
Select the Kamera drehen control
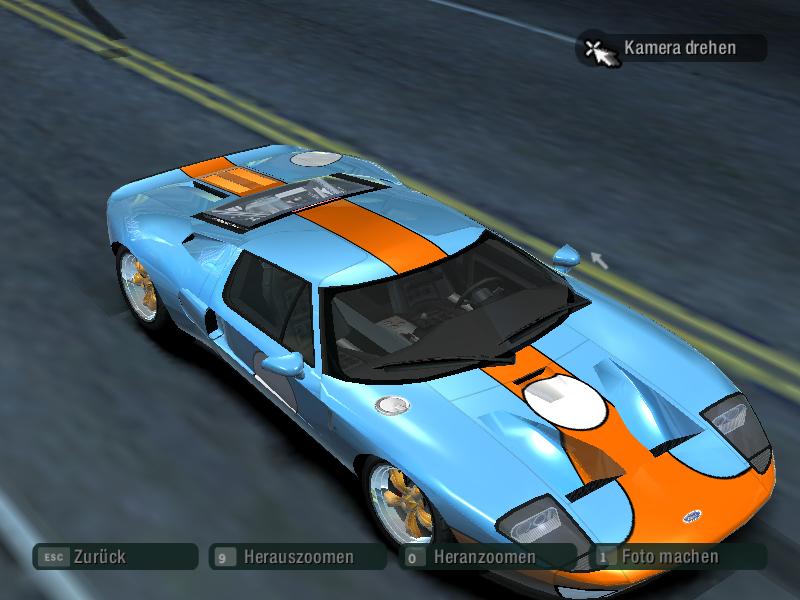pos(671,48)
